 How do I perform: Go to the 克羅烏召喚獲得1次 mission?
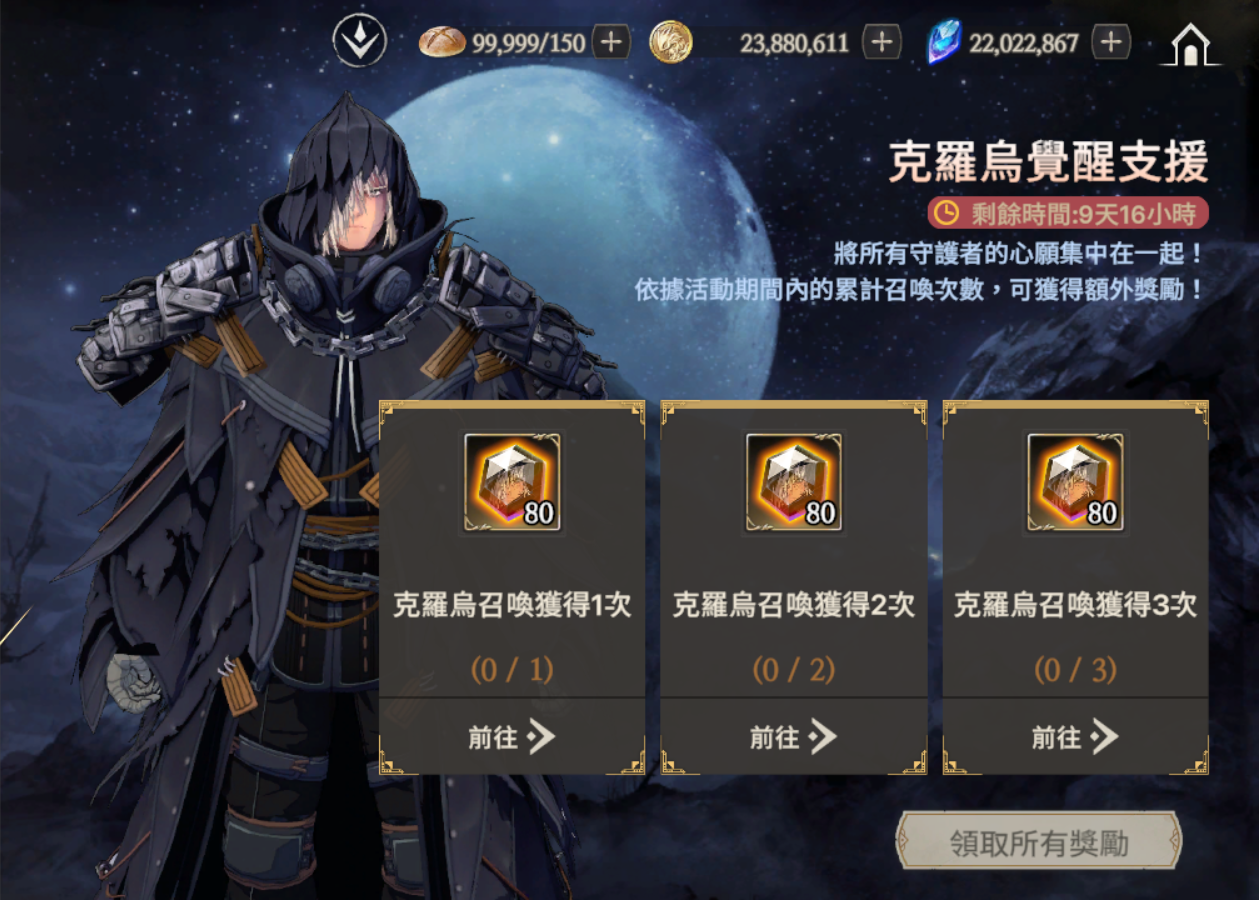(x=512, y=738)
